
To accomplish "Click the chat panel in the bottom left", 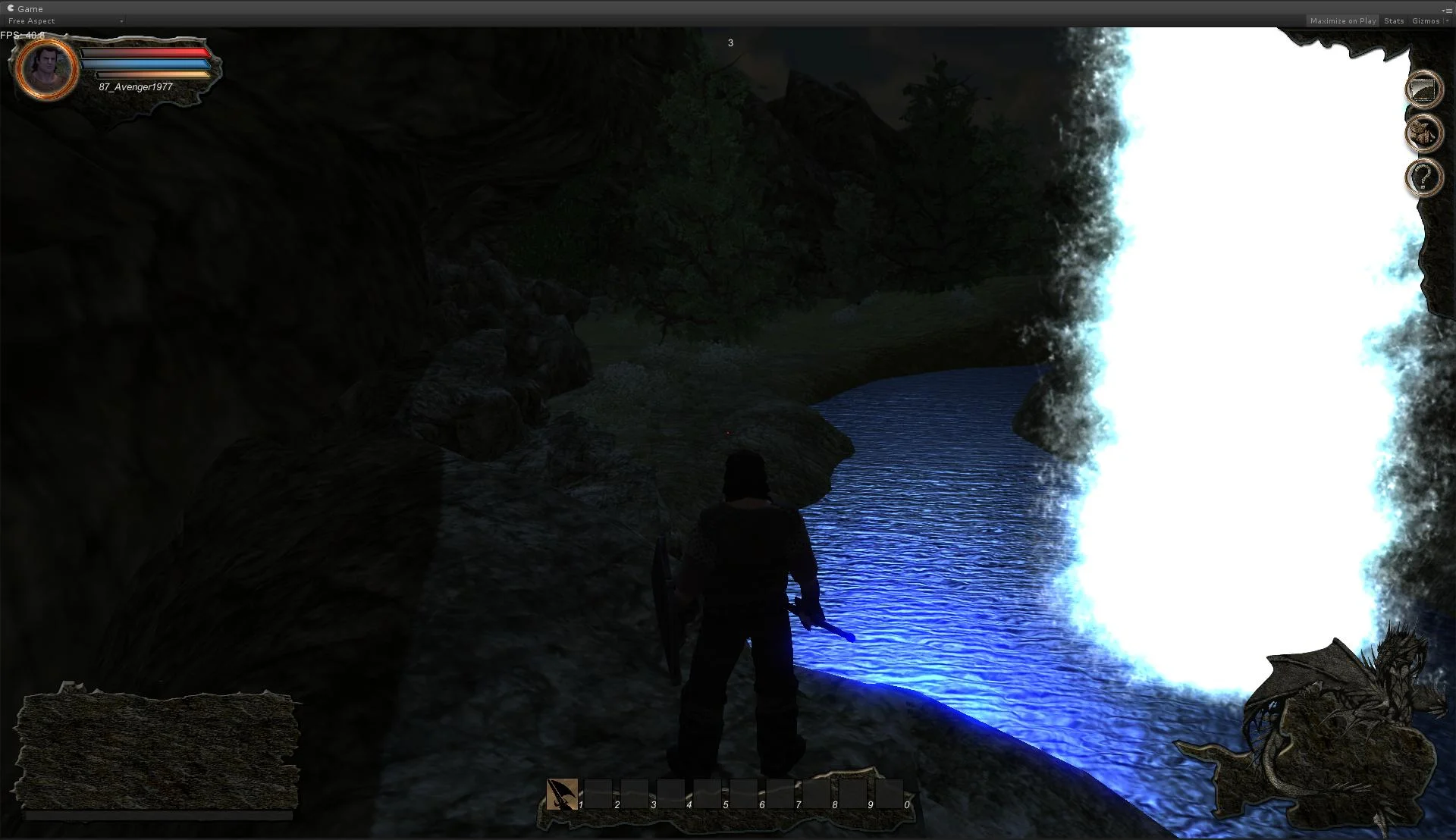I will (159, 751).
